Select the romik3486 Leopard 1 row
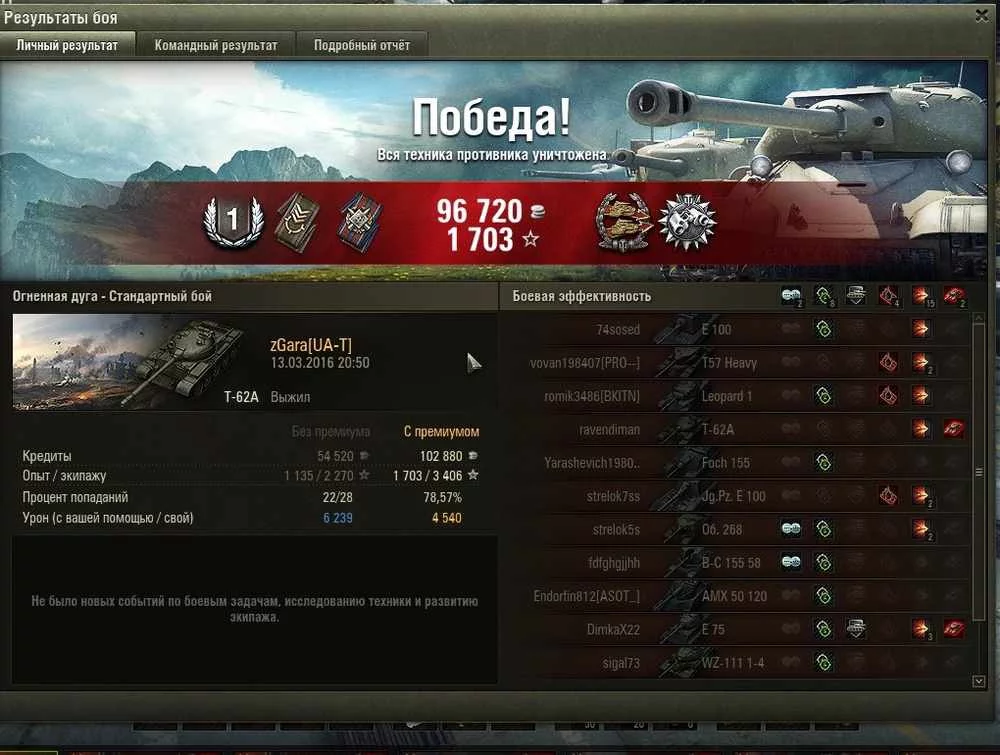 point(735,396)
